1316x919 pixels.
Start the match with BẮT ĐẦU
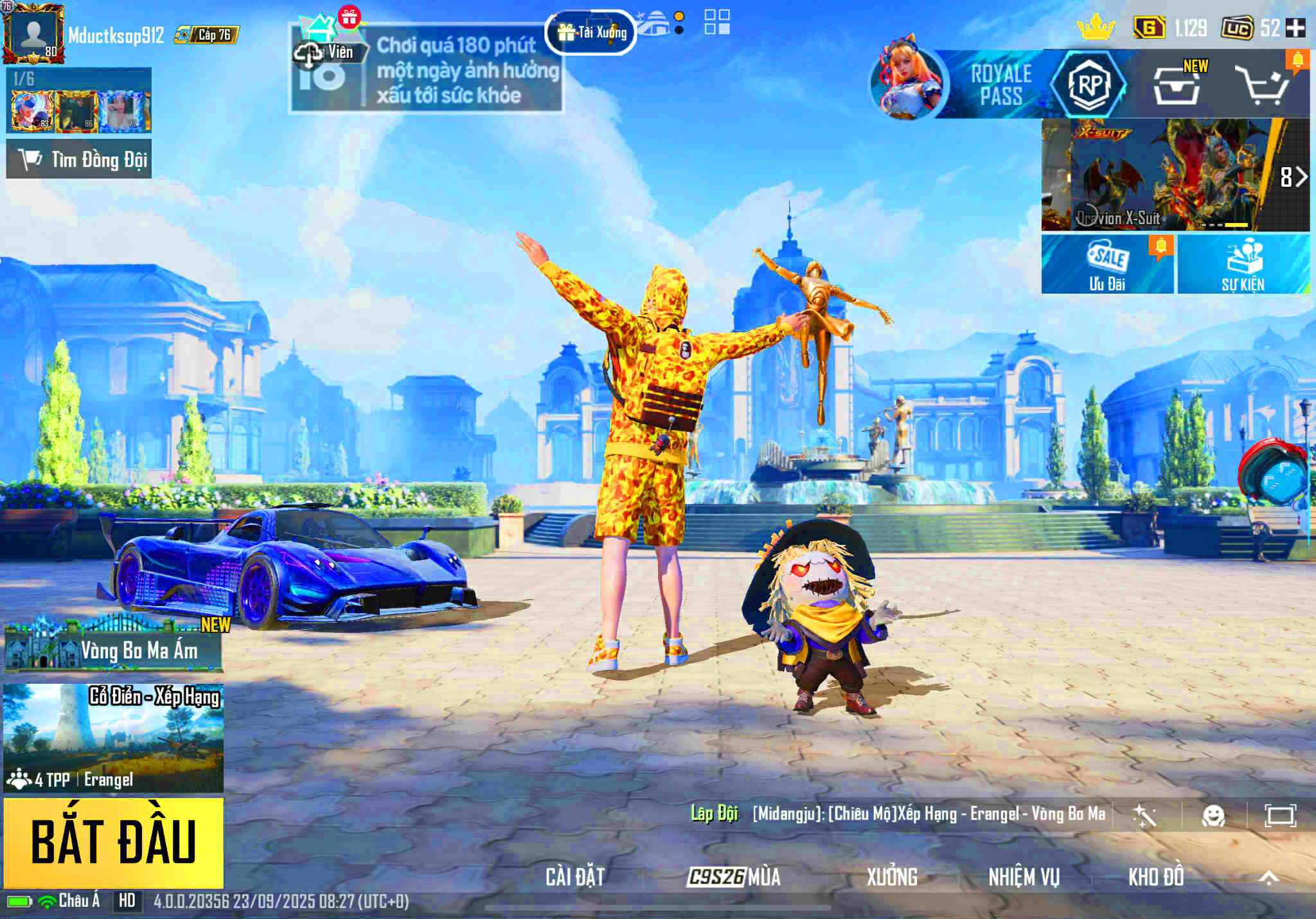tap(114, 843)
